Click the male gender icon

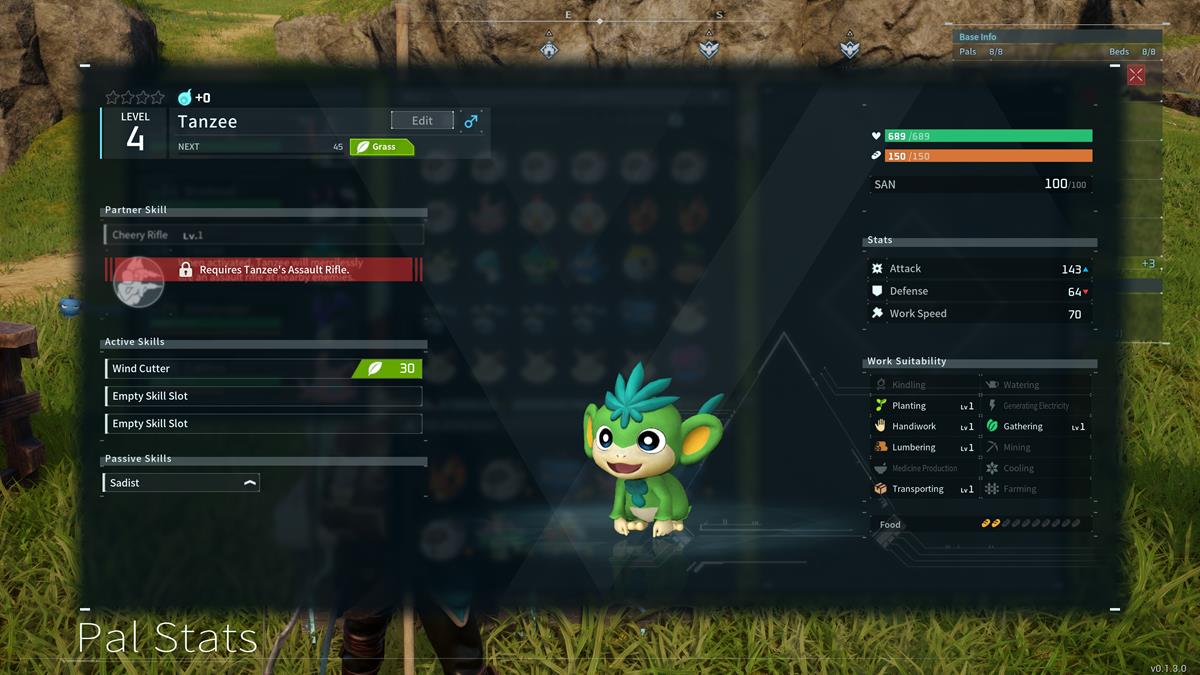[471, 121]
